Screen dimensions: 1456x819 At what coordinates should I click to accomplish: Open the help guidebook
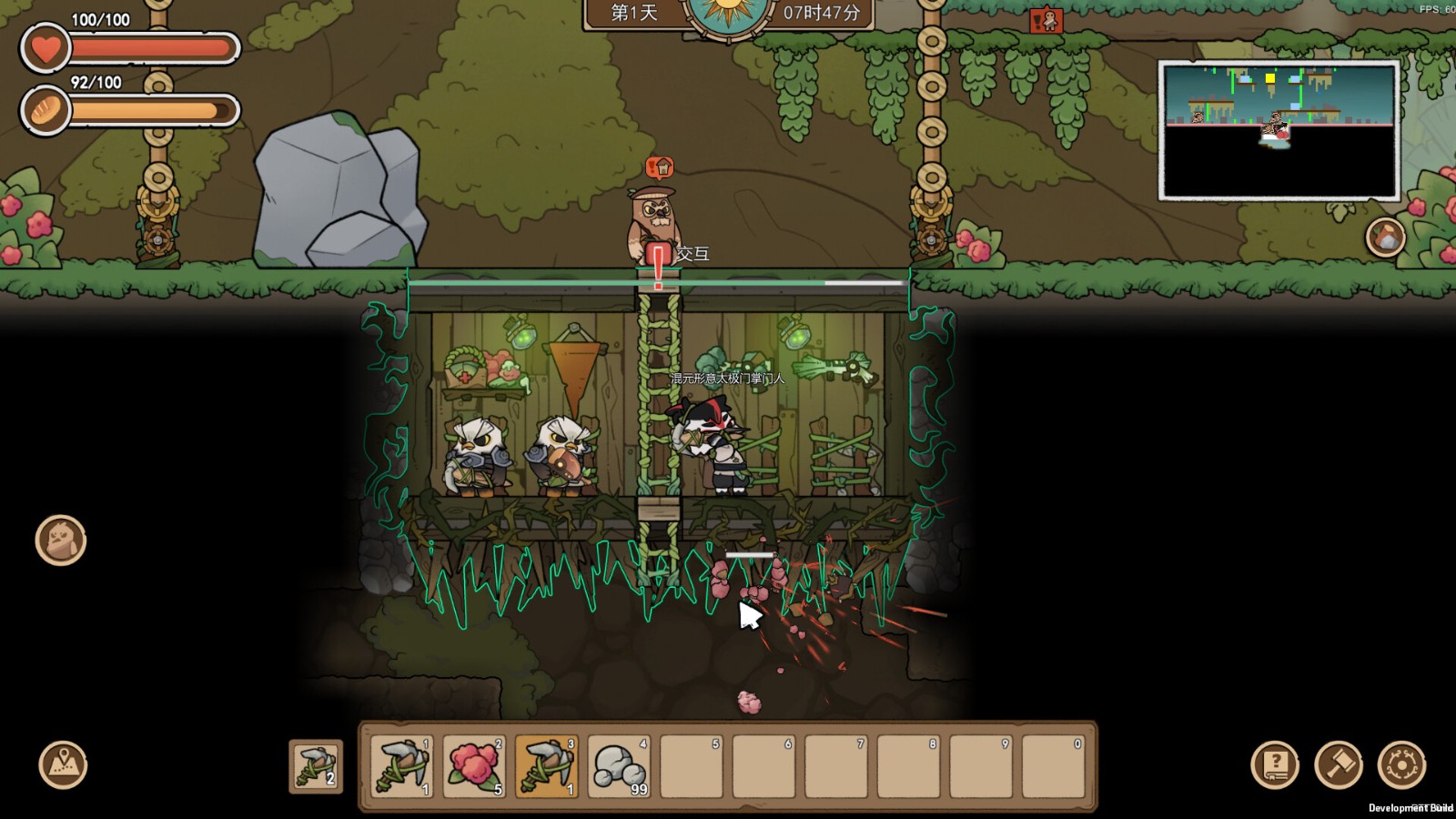pyautogui.click(x=1275, y=764)
